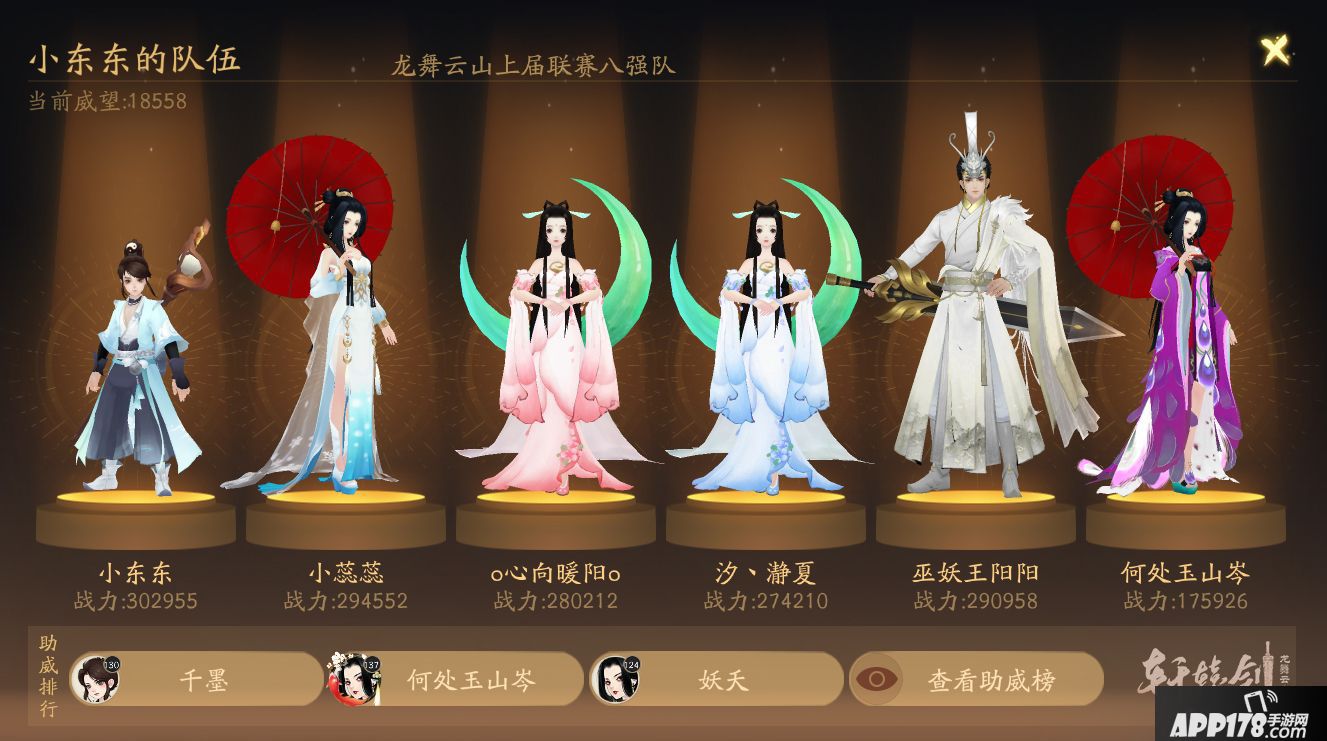Select 汐丶瀞夏 with the green crescent

pyautogui.click(x=765, y=350)
